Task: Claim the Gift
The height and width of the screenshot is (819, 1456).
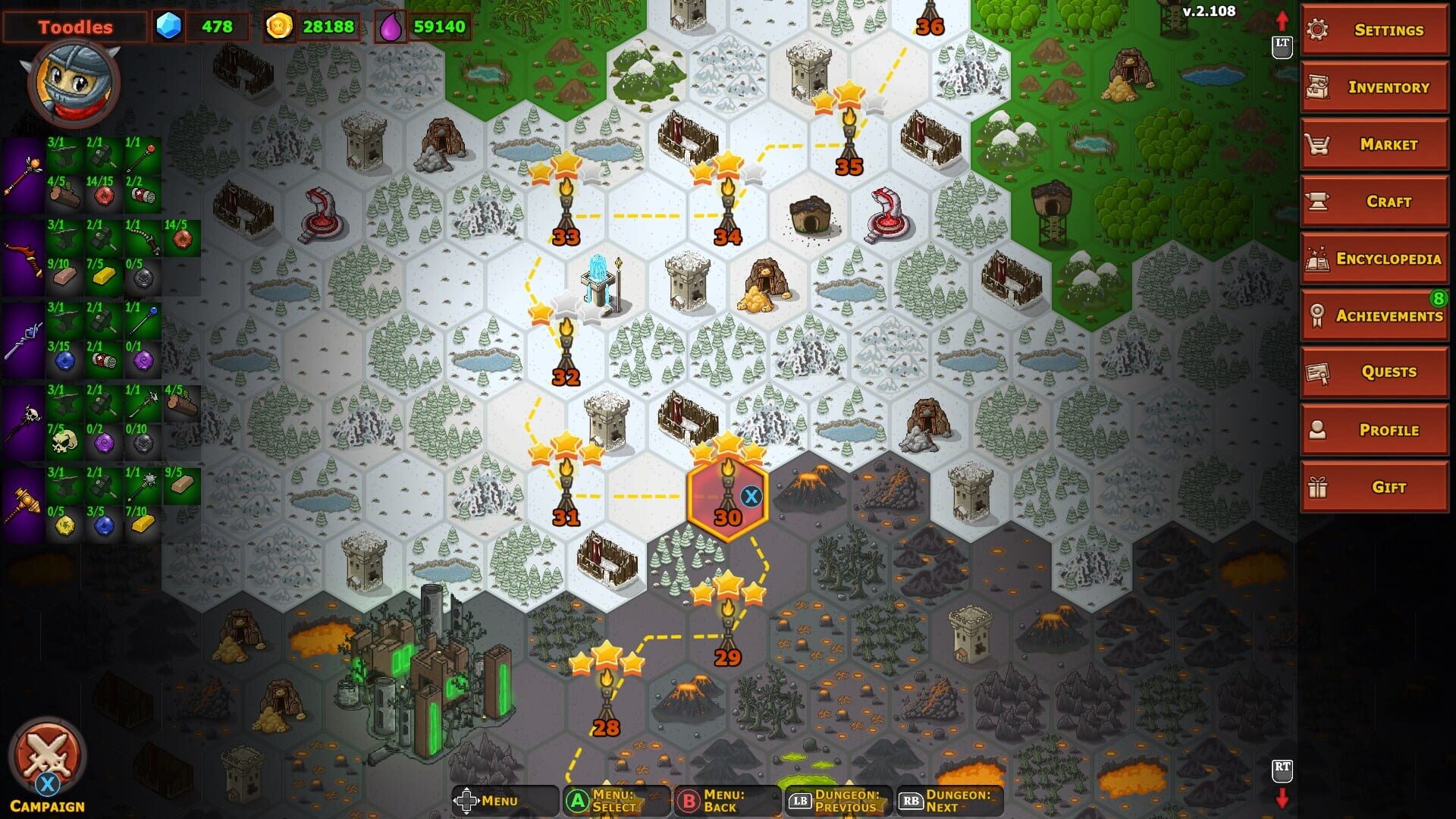Action: coord(1373,487)
